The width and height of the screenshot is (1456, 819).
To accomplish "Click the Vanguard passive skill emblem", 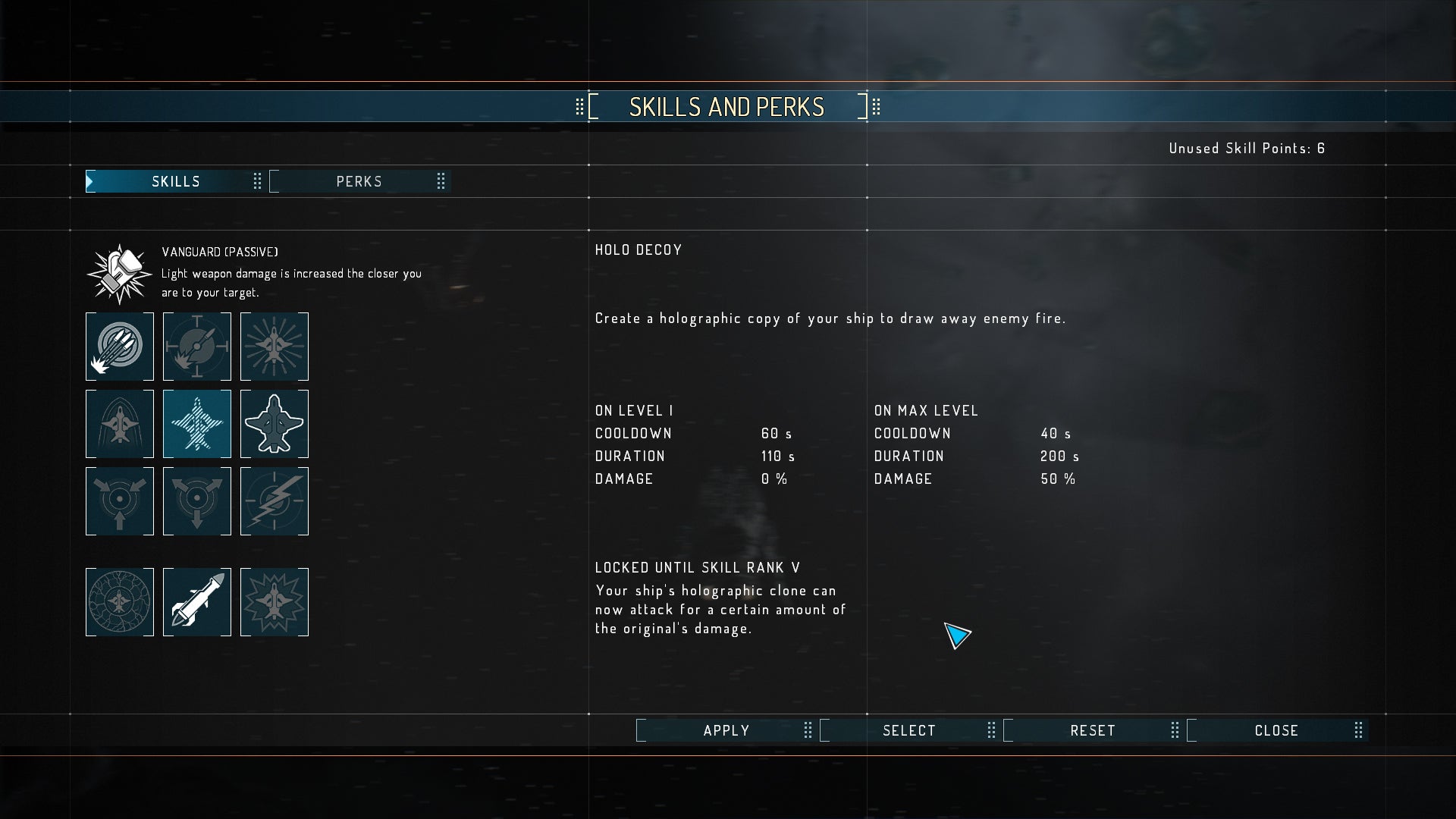I will [x=118, y=271].
